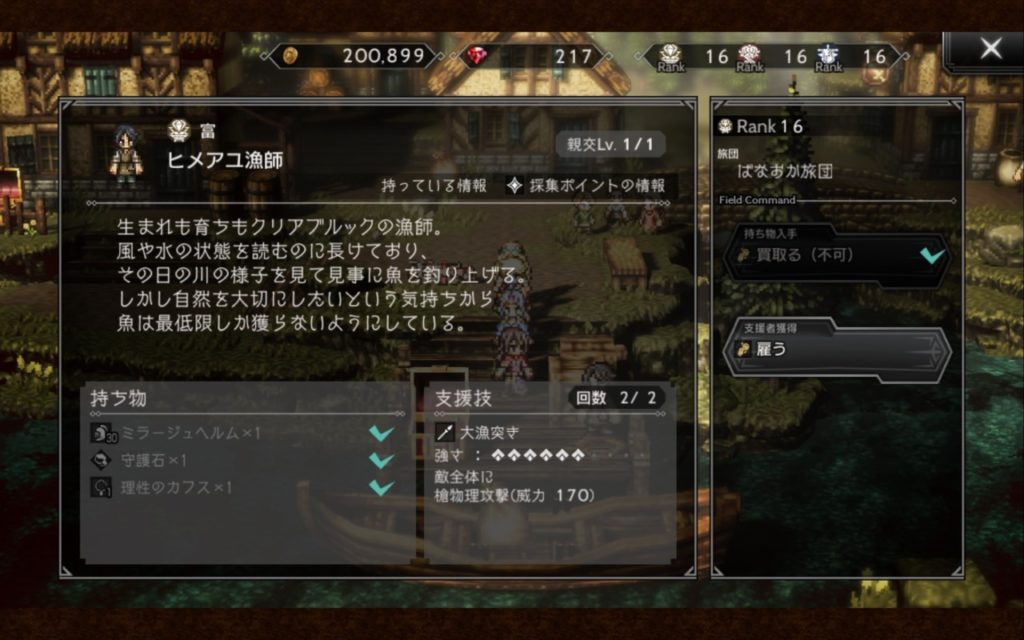Choose the 雇う hire command
Image resolution: width=1024 pixels, height=640 pixels.
tap(836, 350)
